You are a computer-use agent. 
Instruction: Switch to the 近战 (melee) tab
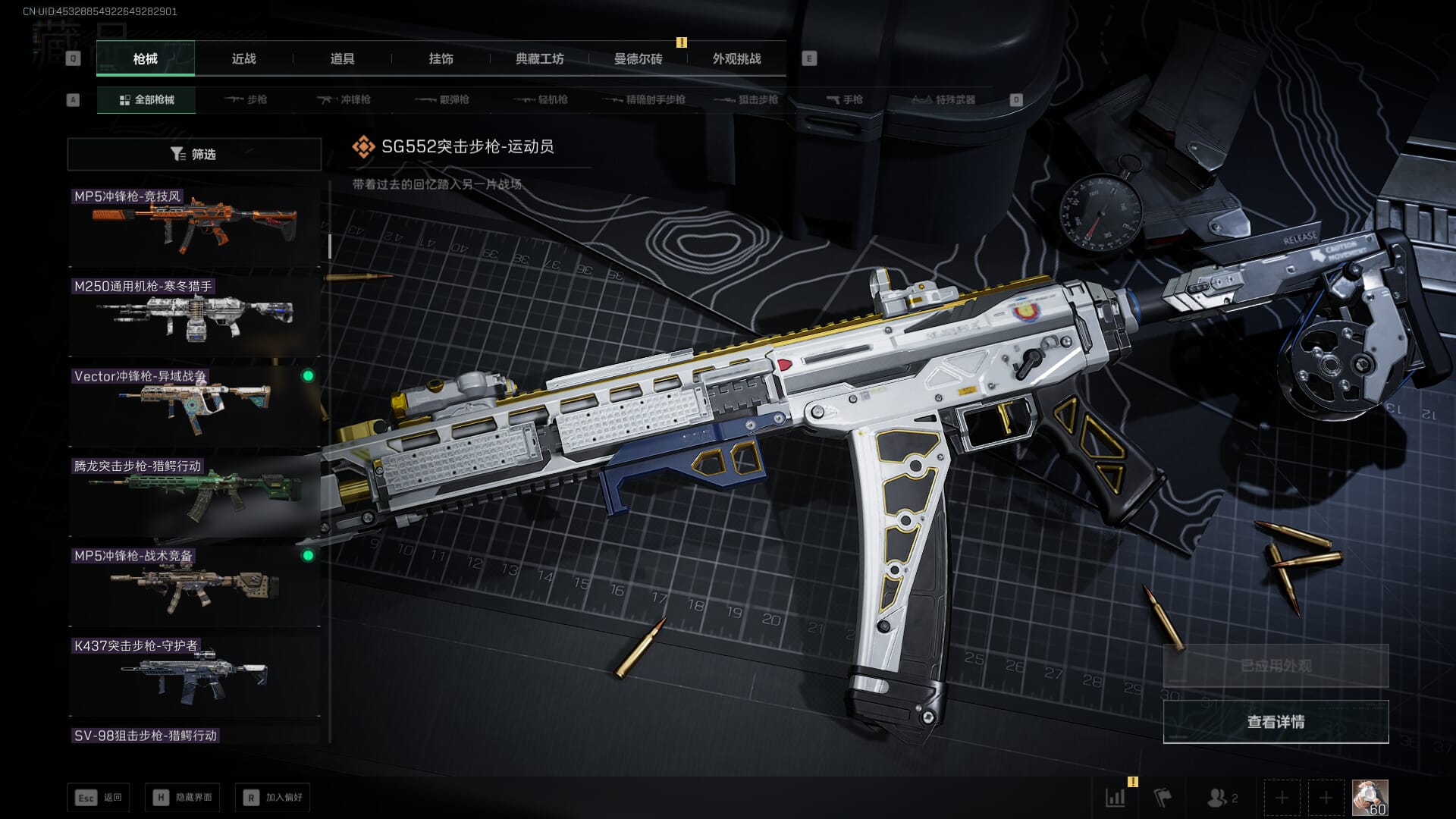coord(243,58)
